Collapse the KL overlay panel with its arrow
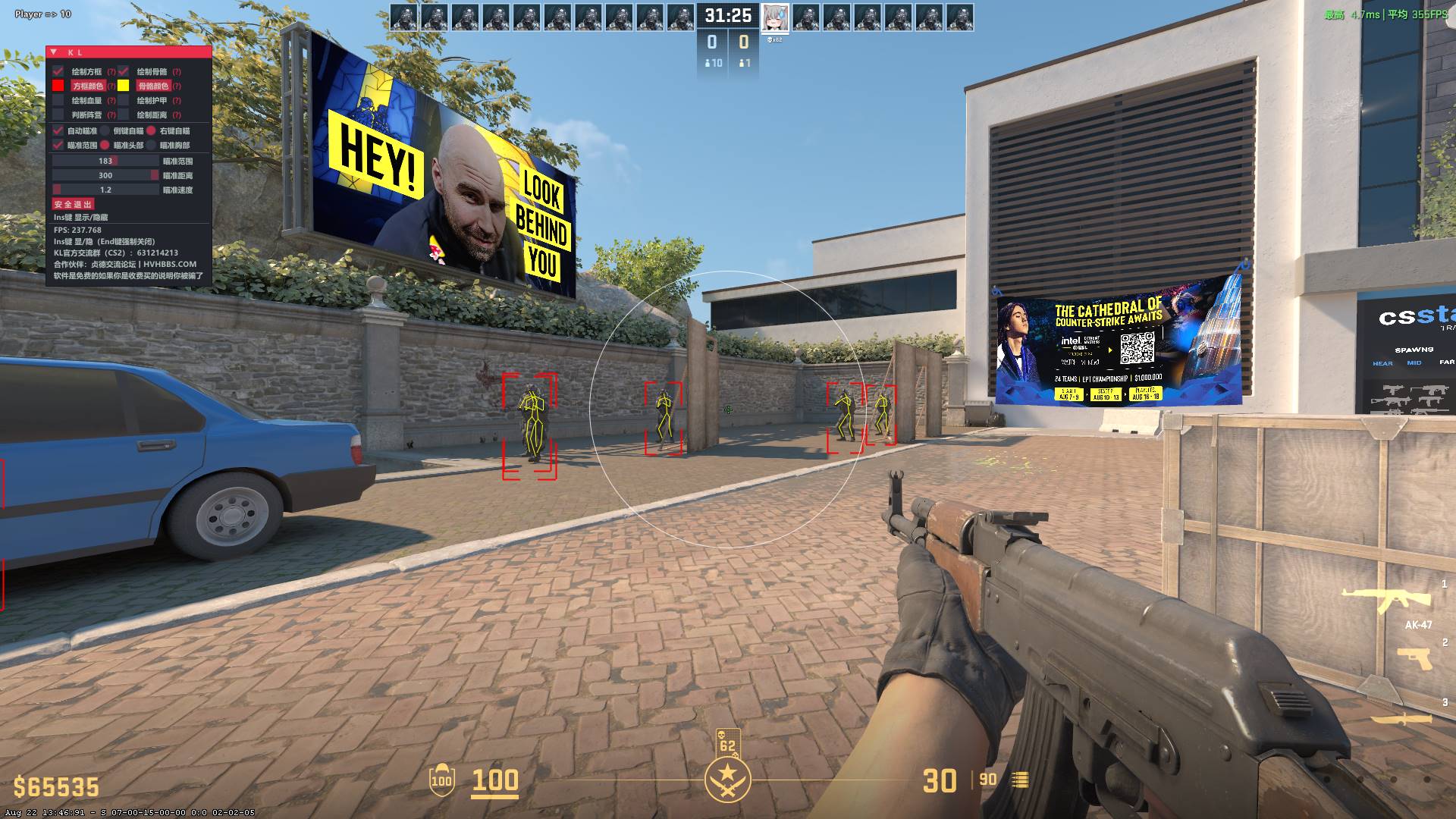The width and height of the screenshot is (1456, 819). pyautogui.click(x=55, y=52)
